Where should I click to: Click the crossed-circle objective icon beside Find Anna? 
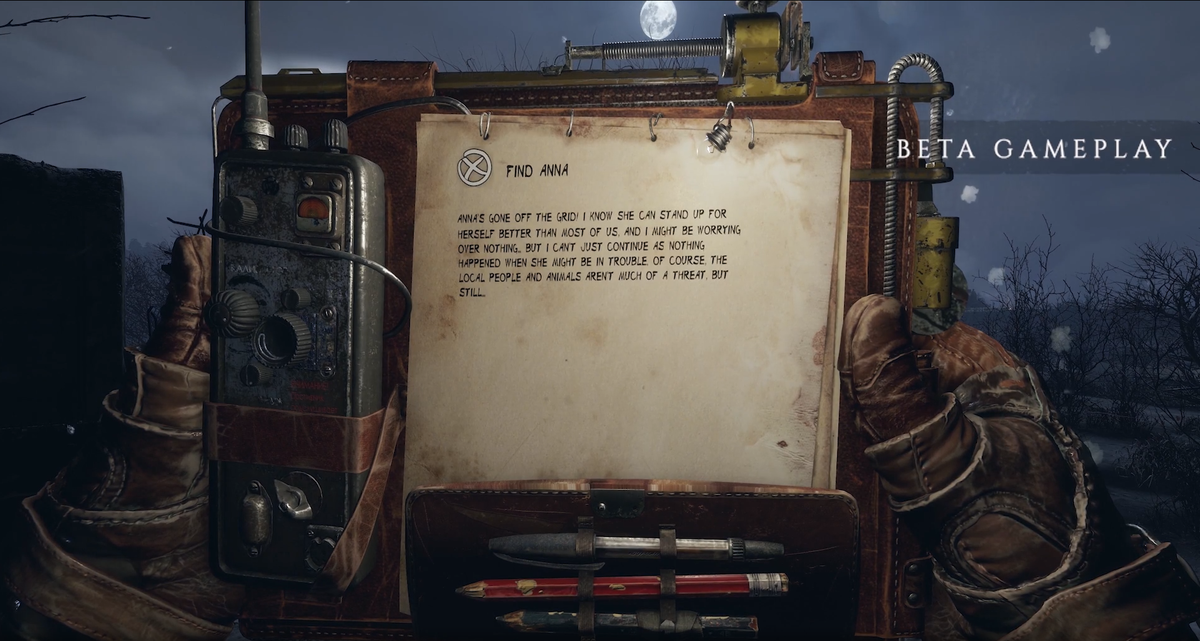[x=473, y=168]
